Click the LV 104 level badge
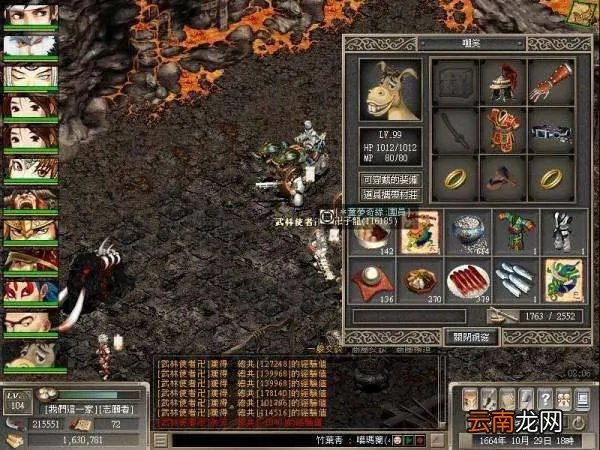Screen dimensions: 600x450 15,402
